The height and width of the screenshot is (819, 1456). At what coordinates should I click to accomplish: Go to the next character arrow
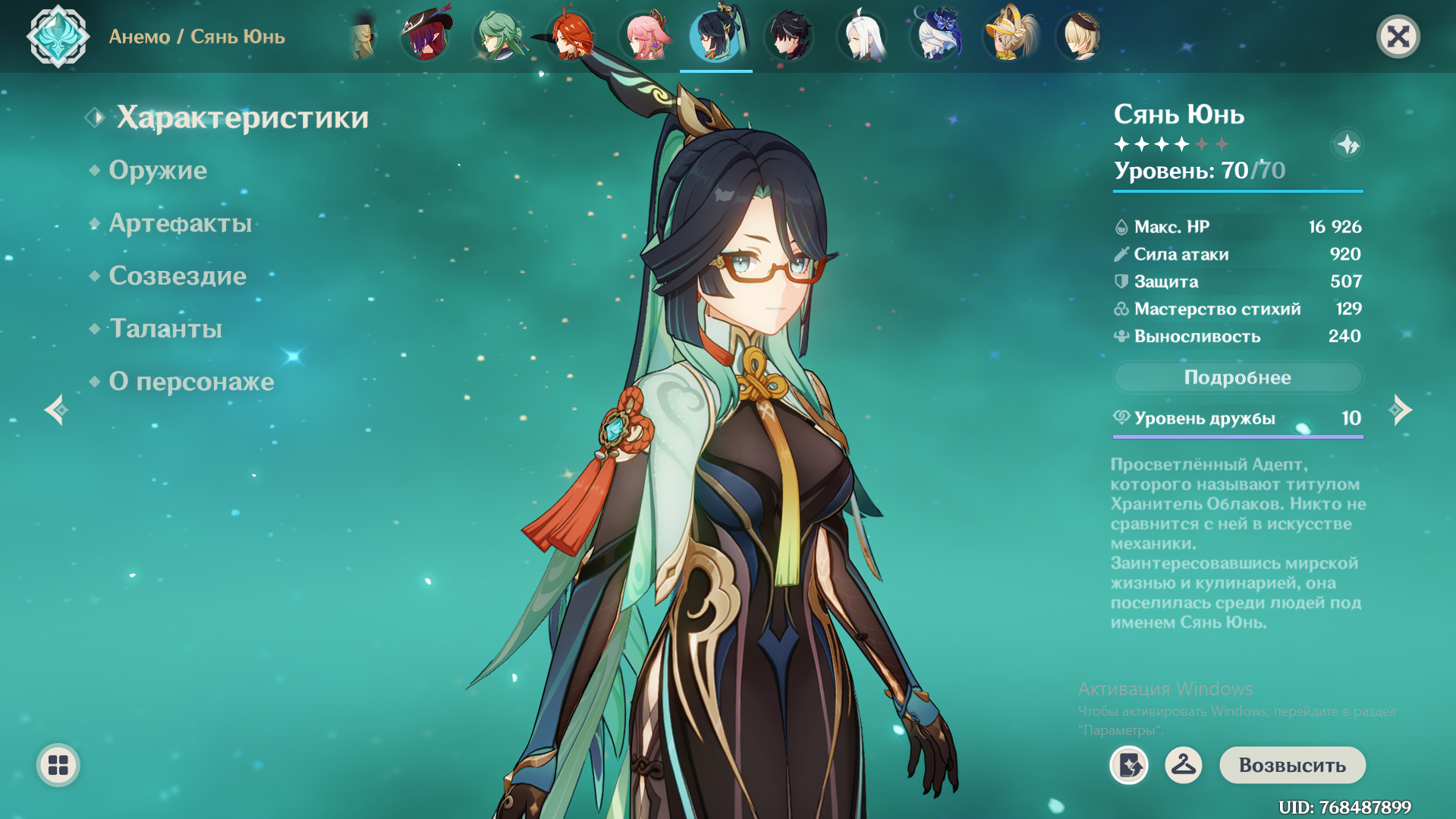1400,410
